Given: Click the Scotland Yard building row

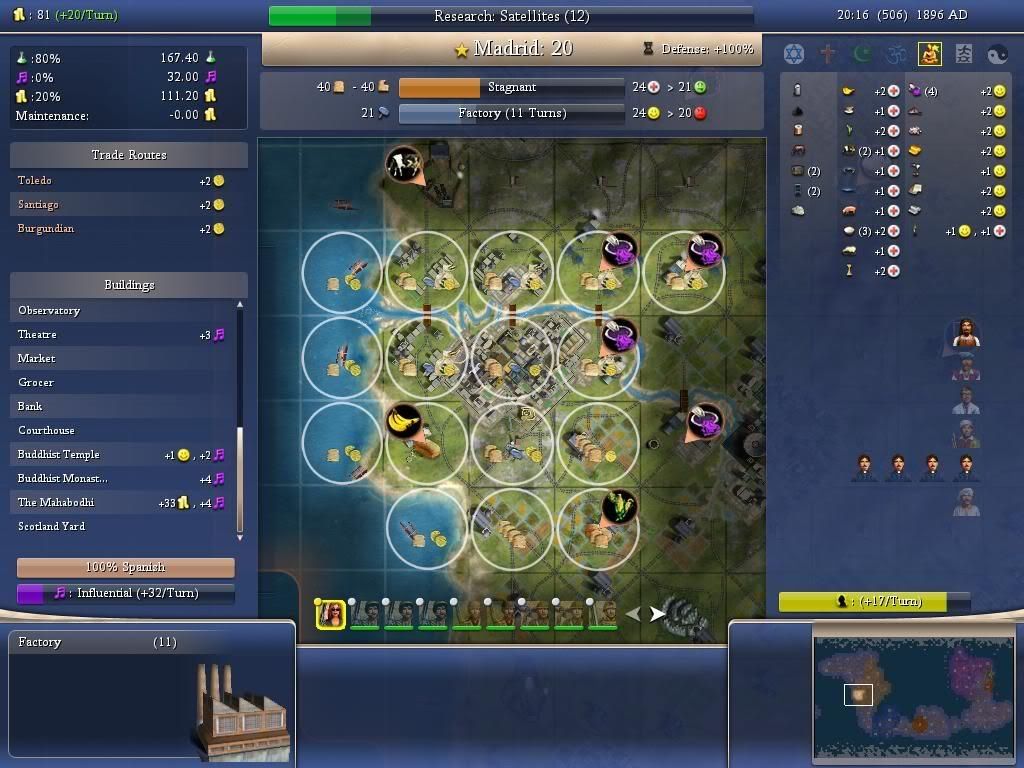Looking at the screenshot, I should point(52,526).
